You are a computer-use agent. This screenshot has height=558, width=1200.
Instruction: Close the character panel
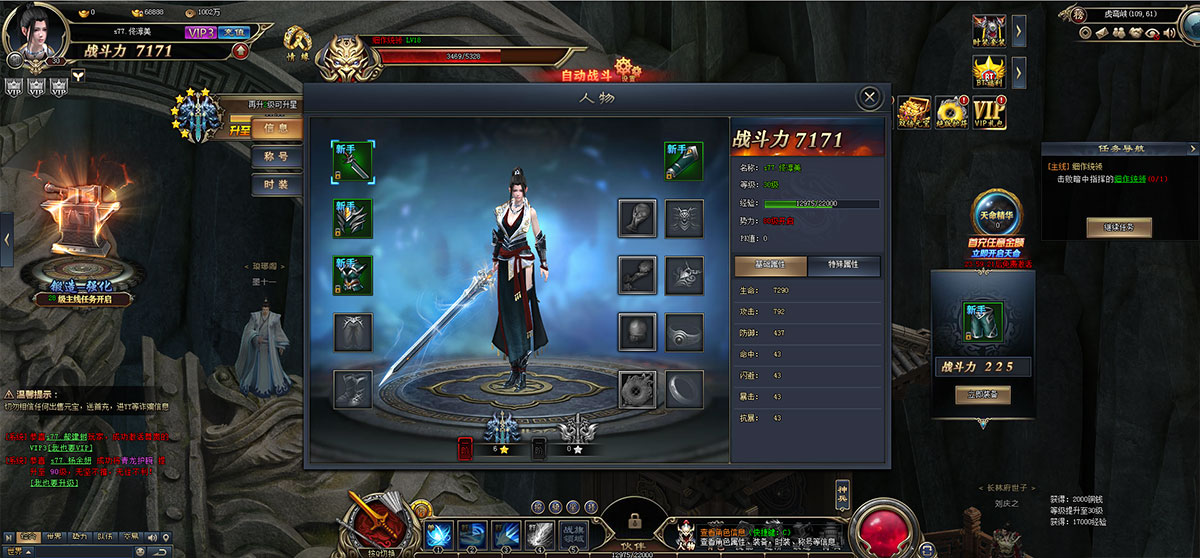870,97
